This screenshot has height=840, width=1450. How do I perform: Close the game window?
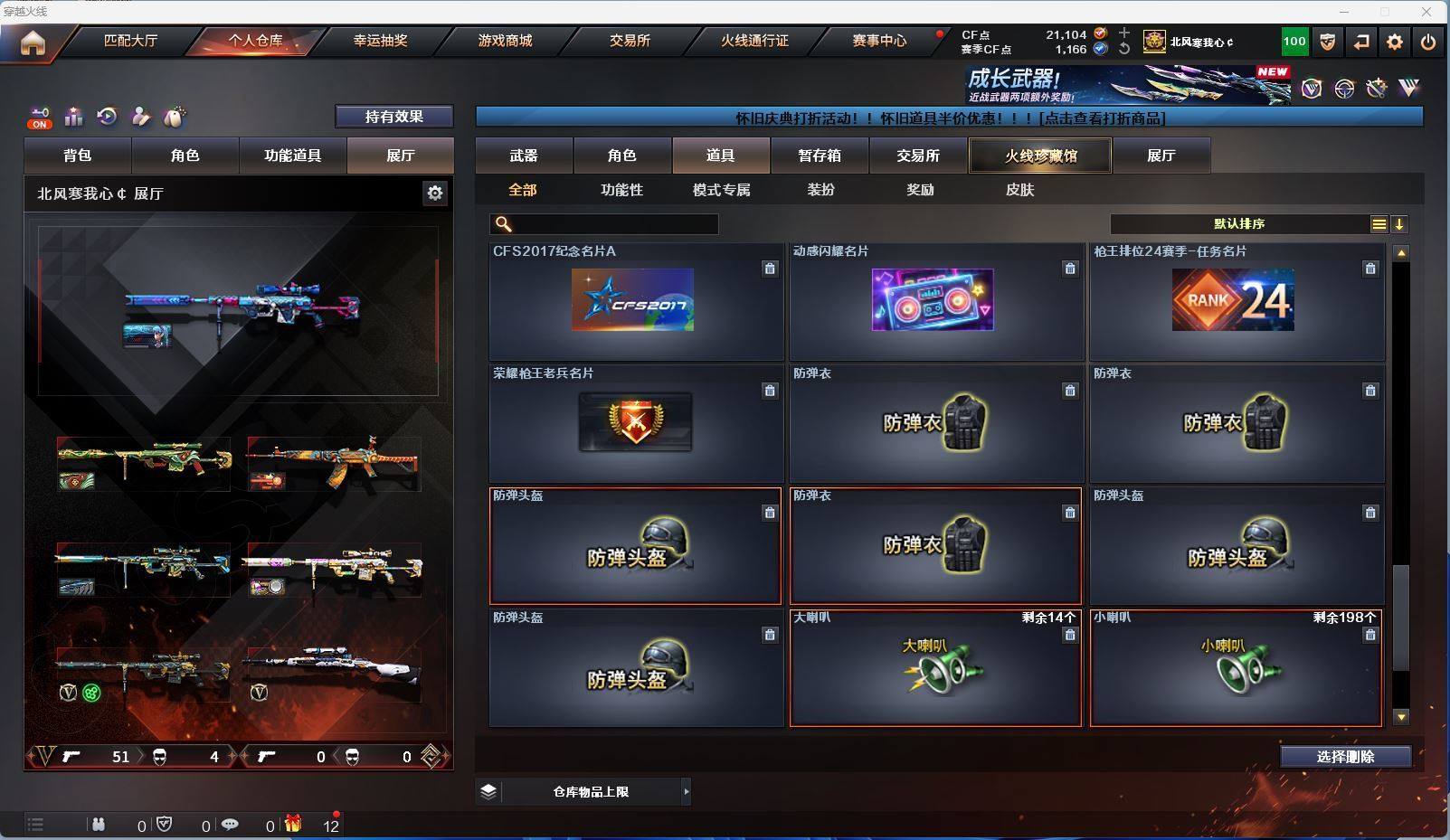point(1426,12)
